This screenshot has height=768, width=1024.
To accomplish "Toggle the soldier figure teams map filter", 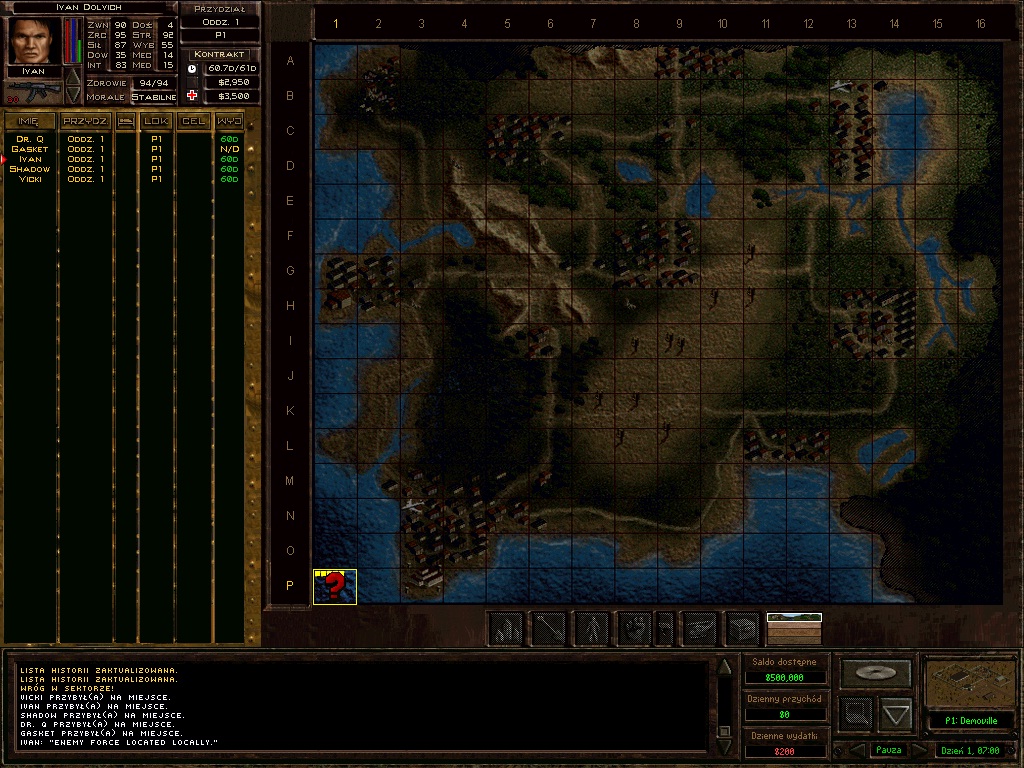I will [x=592, y=628].
